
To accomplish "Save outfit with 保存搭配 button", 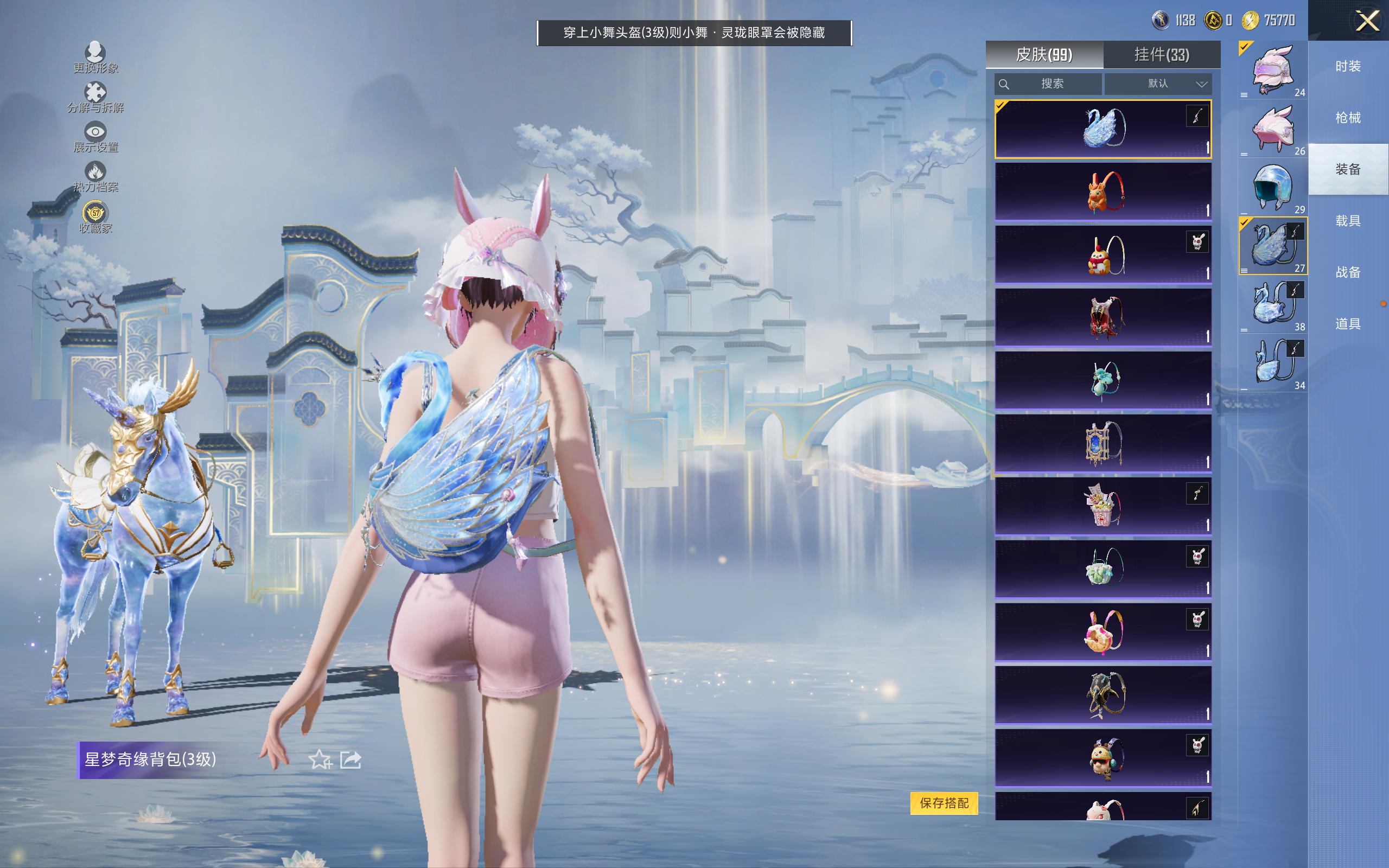I will click(x=944, y=802).
